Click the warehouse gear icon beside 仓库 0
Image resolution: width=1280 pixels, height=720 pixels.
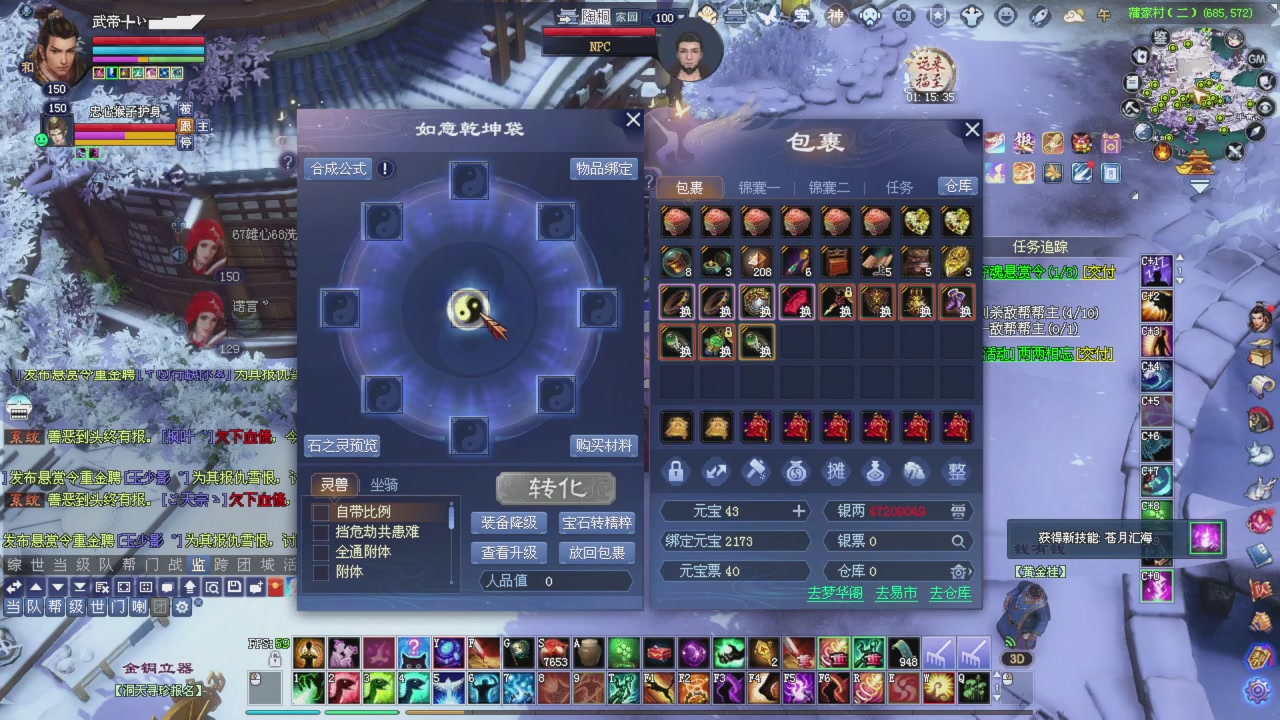point(958,571)
